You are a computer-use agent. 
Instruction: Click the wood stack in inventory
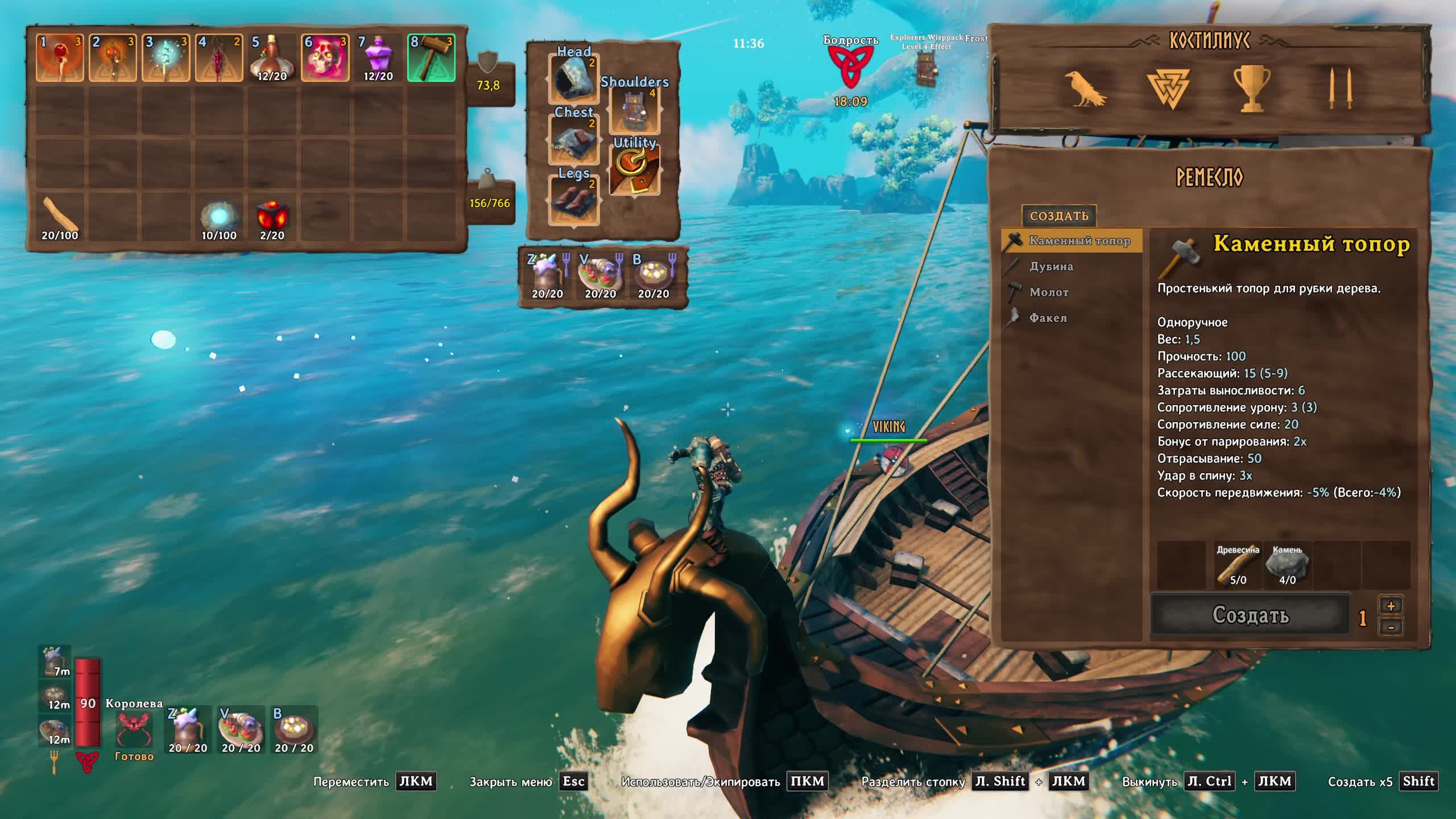[60, 217]
